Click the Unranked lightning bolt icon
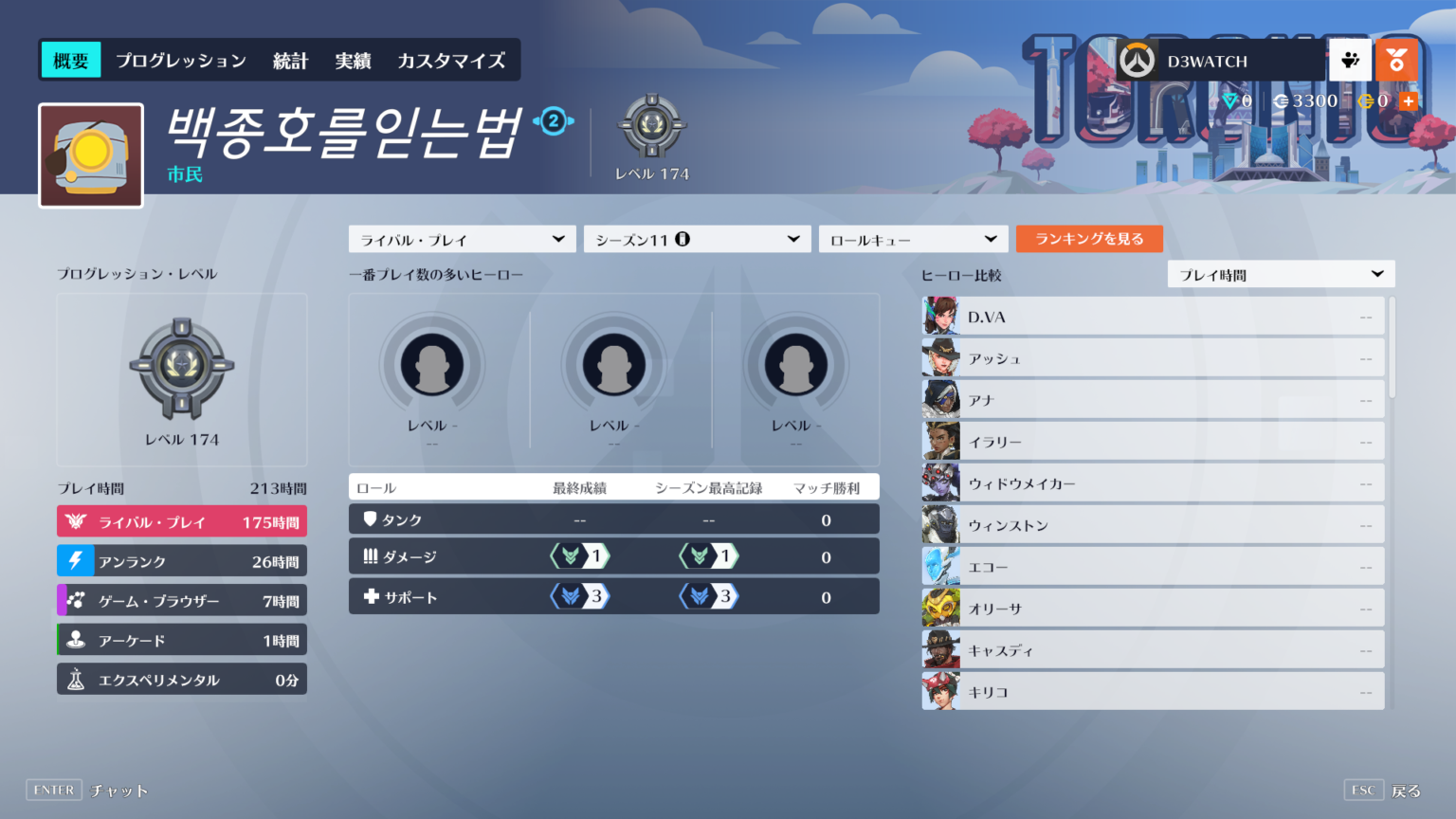The width and height of the screenshot is (1456, 819). (75, 560)
